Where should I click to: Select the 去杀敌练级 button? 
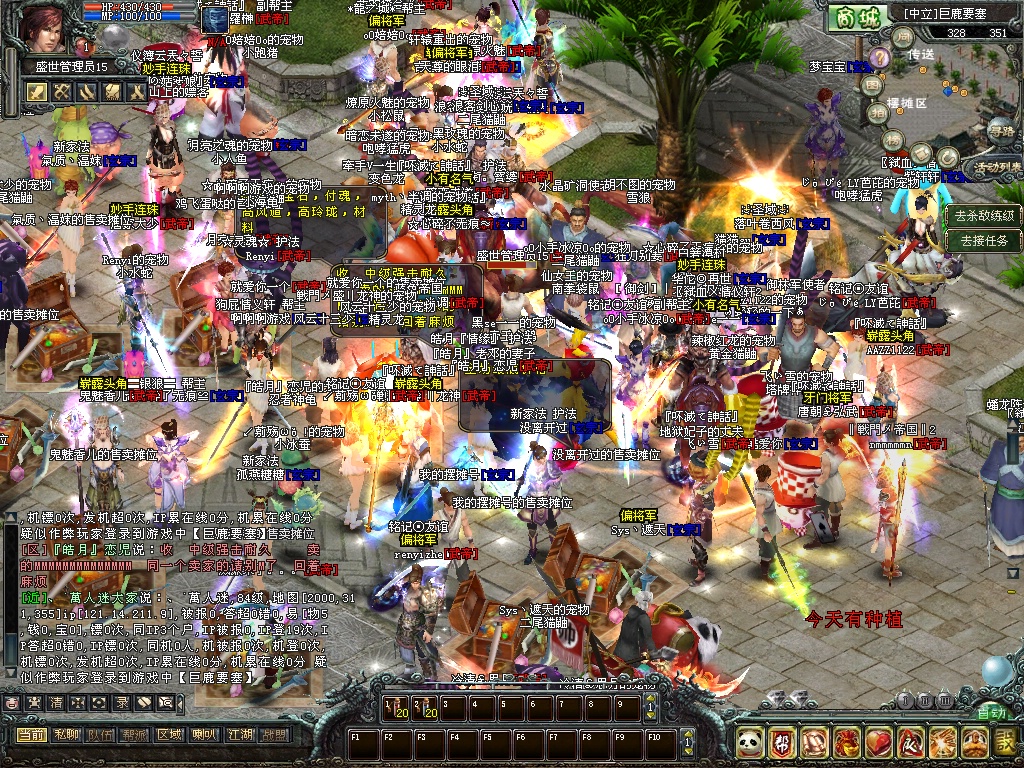(x=984, y=215)
